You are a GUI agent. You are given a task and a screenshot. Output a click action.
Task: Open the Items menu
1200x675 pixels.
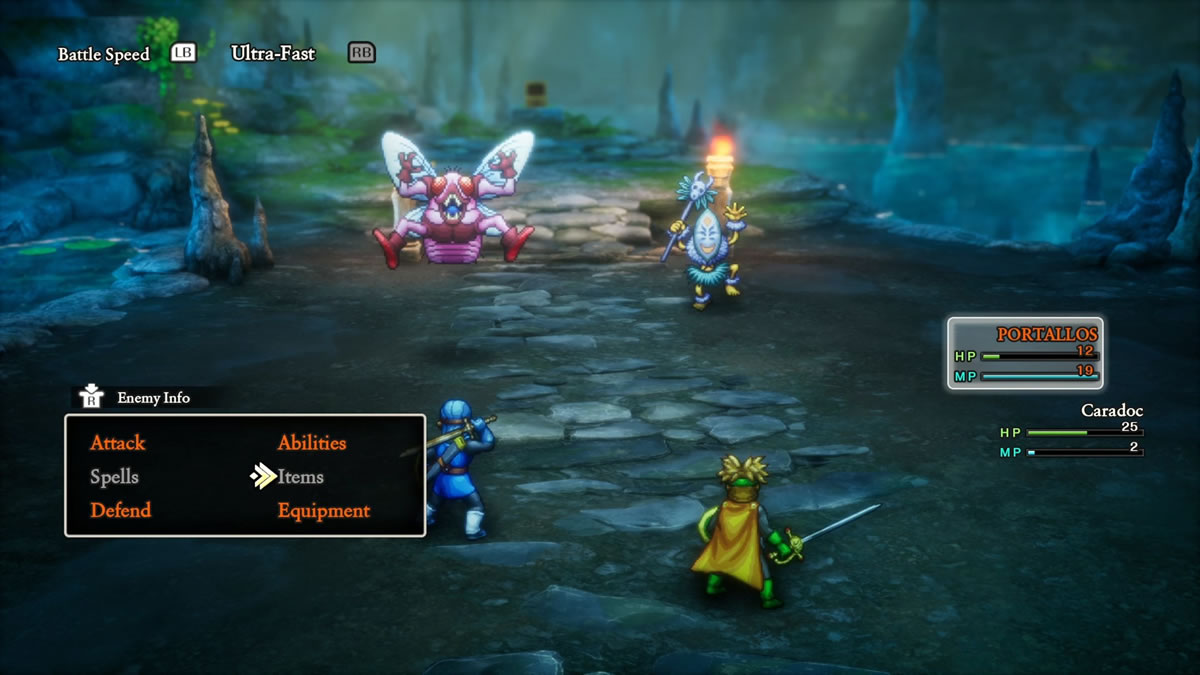301,477
